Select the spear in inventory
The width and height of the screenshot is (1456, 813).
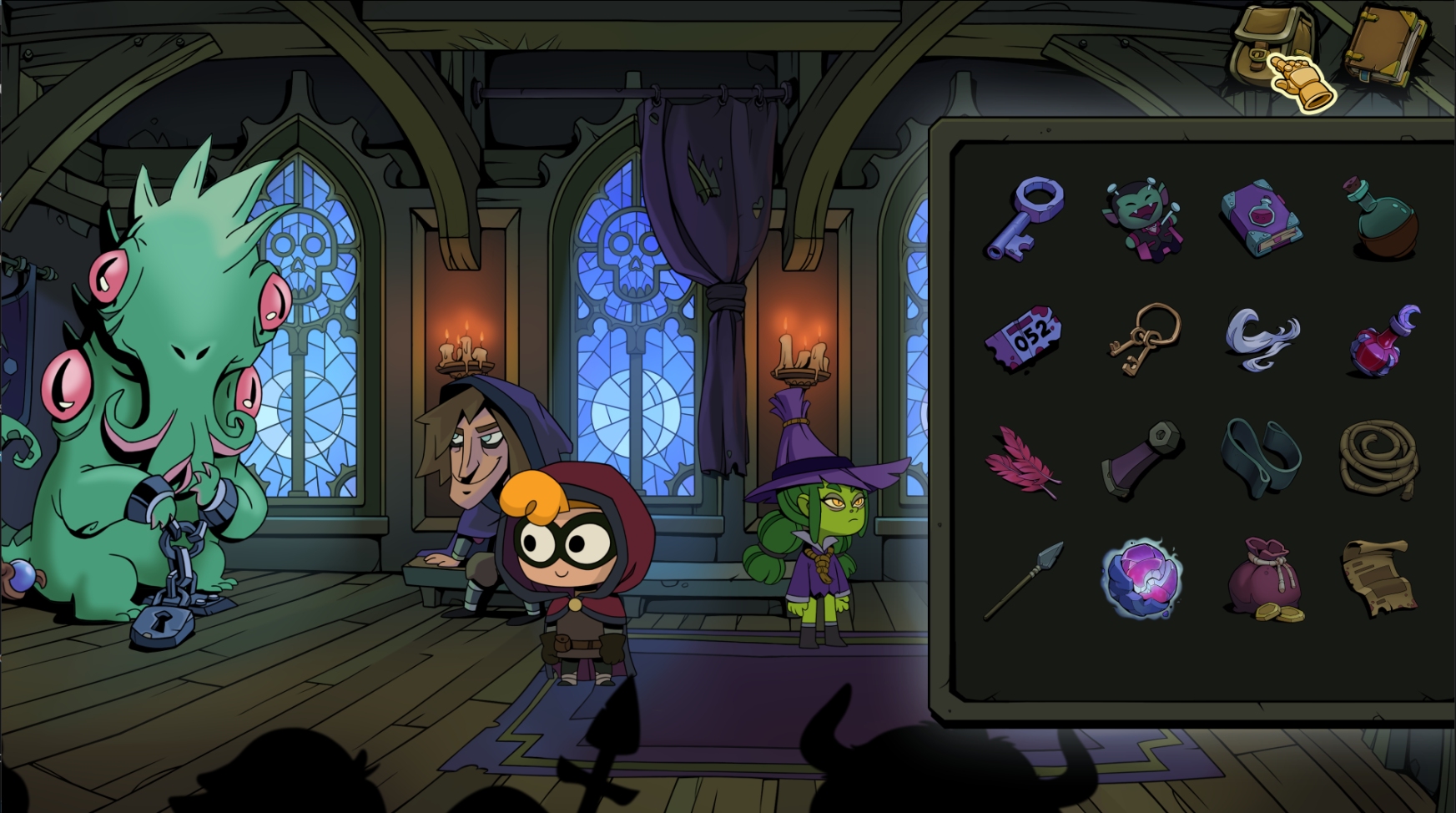pyautogui.click(x=1024, y=580)
